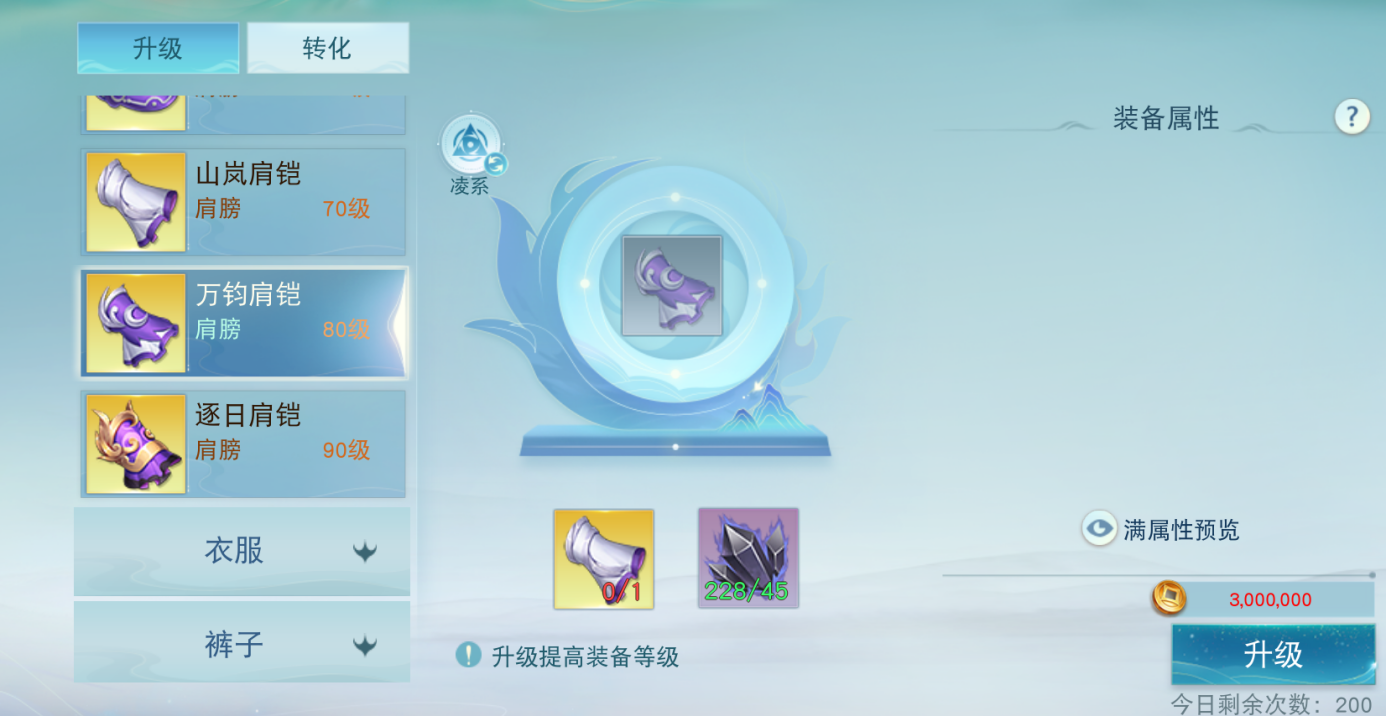The height and width of the screenshot is (716, 1386).
Task: Choose the 万钧肩铠 level 80 entry
Action: tap(243, 322)
